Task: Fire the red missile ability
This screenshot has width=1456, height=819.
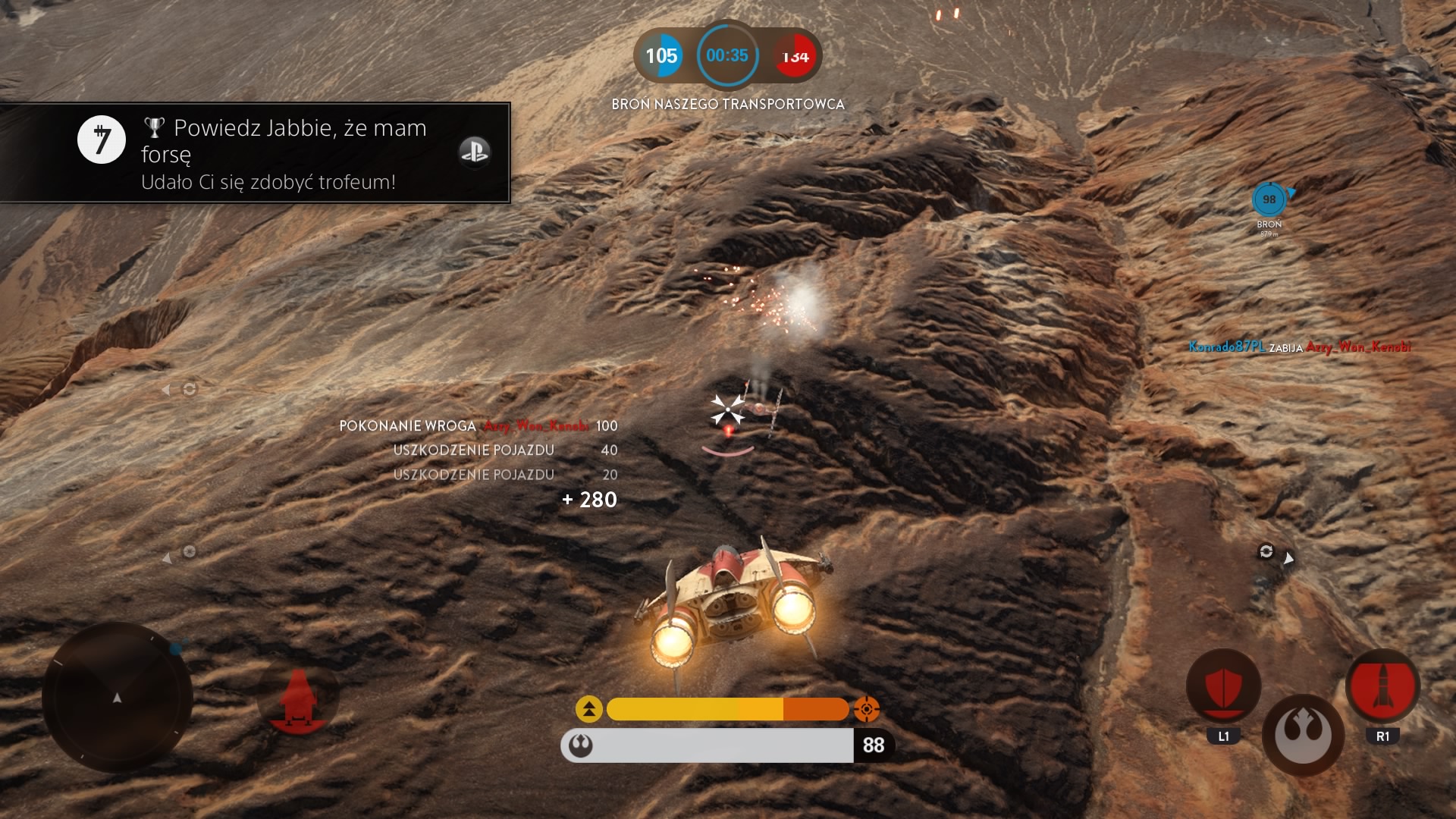Action: coord(1382,686)
